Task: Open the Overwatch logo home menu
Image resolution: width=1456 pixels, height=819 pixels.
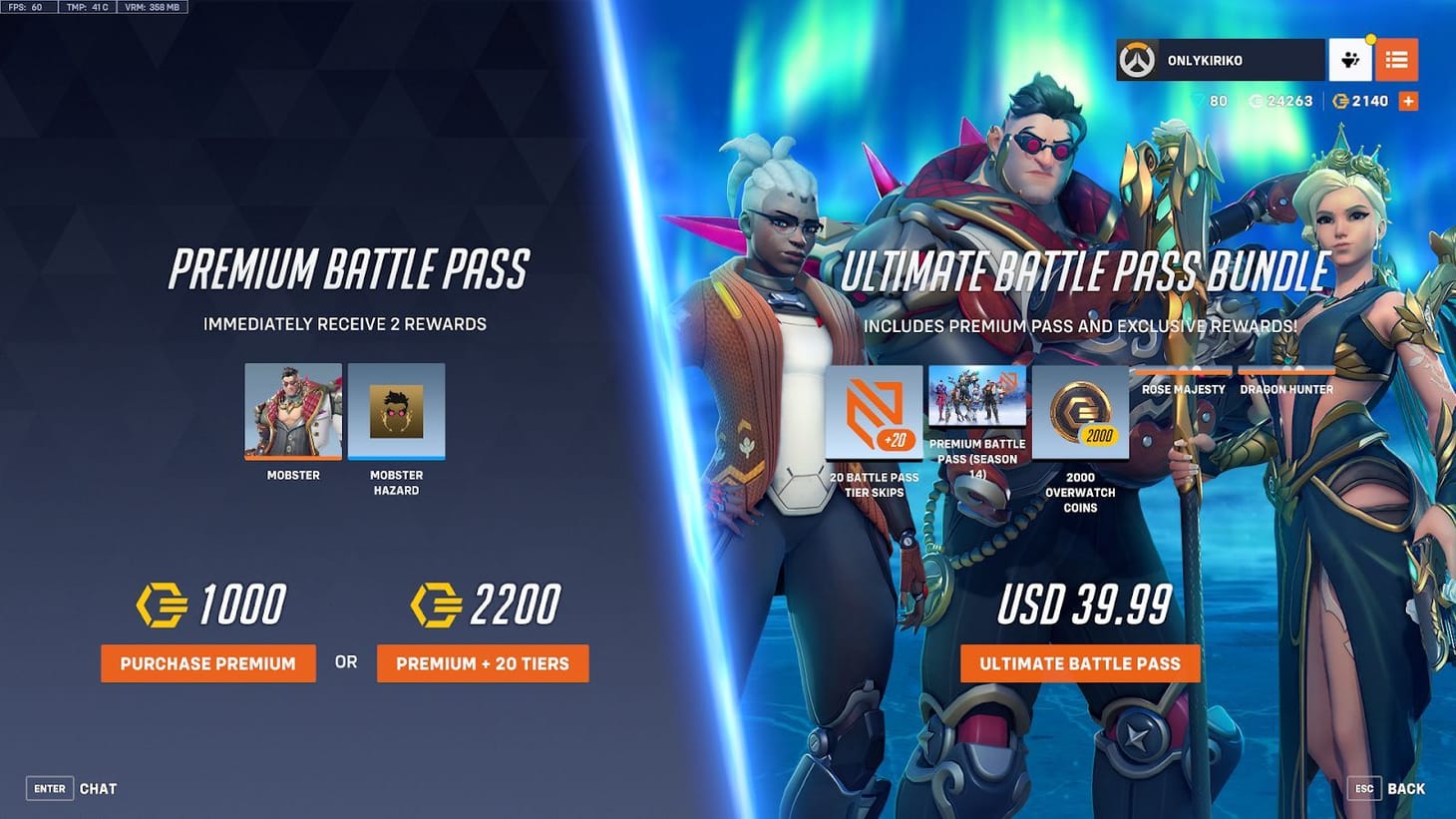Action: tap(1142, 60)
